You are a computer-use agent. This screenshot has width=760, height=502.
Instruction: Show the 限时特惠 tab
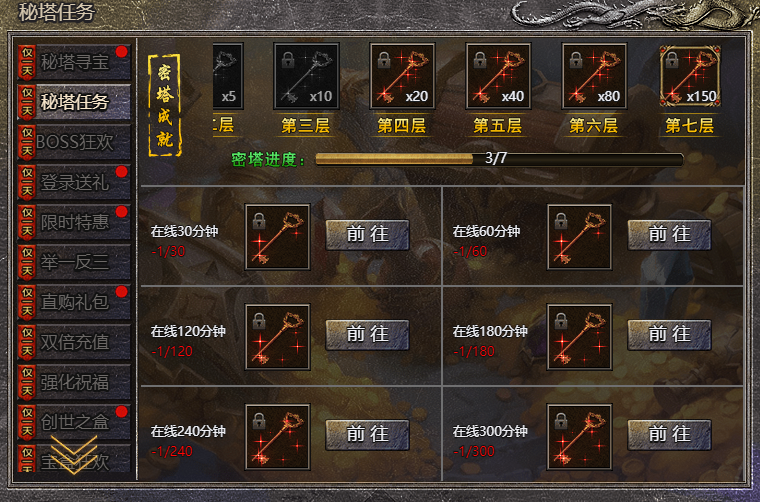[73, 222]
